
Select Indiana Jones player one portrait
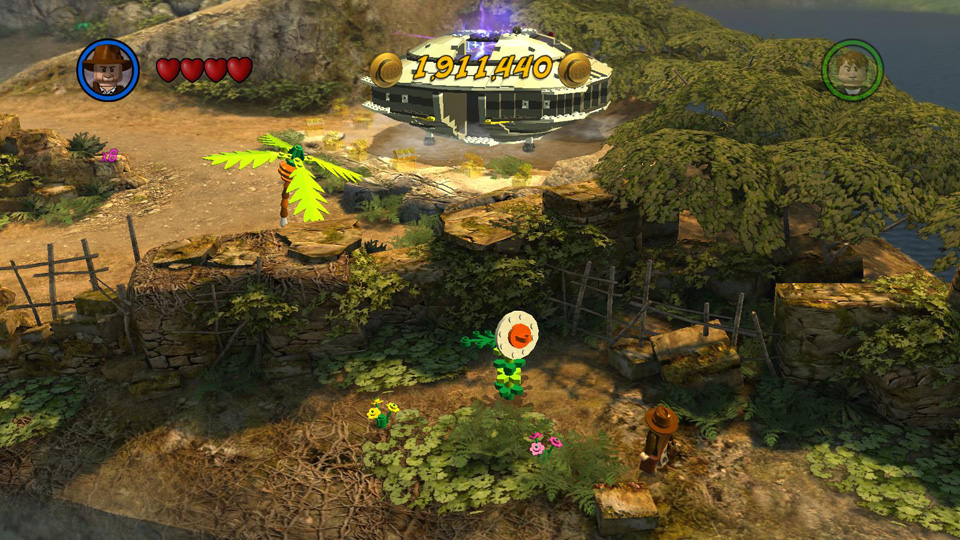(x=108, y=69)
